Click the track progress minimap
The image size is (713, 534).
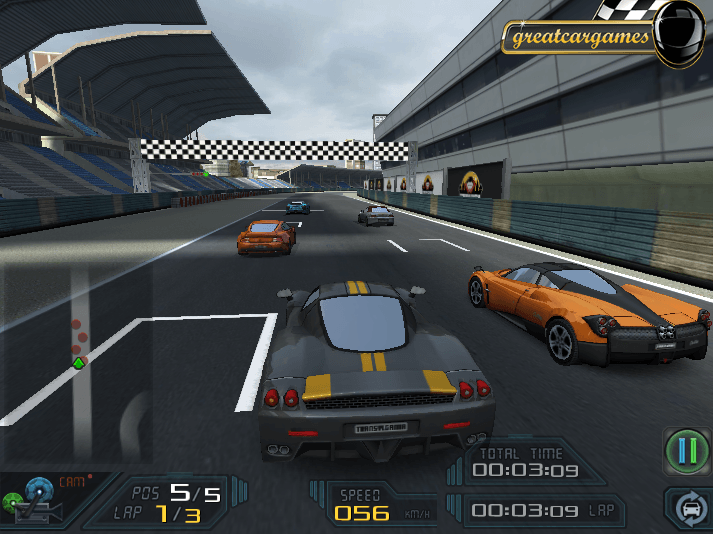[77, 342]
